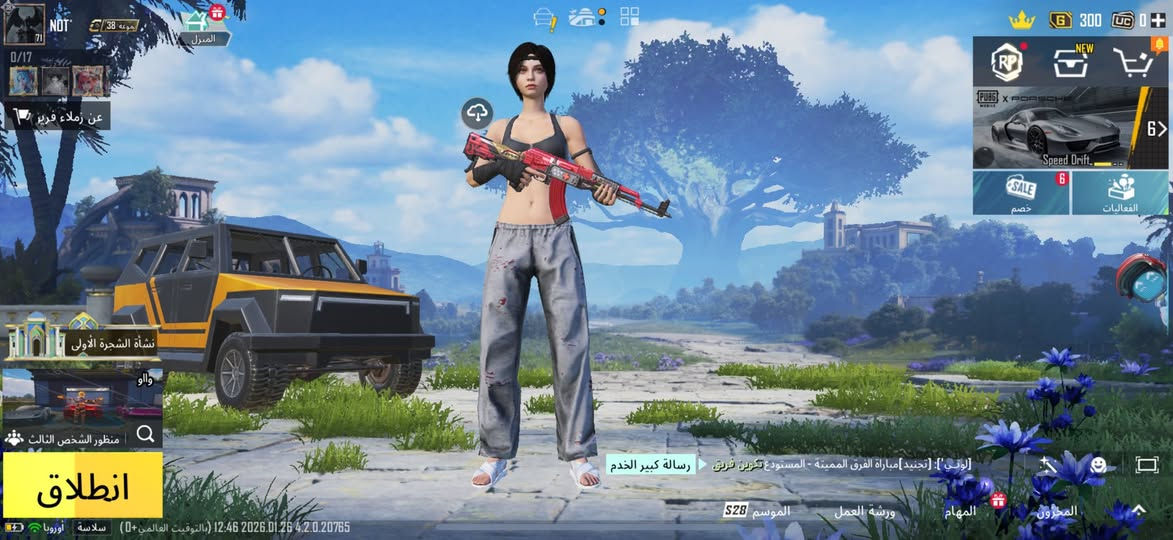
Task: Open the player profile avatar
Action: 24,24
